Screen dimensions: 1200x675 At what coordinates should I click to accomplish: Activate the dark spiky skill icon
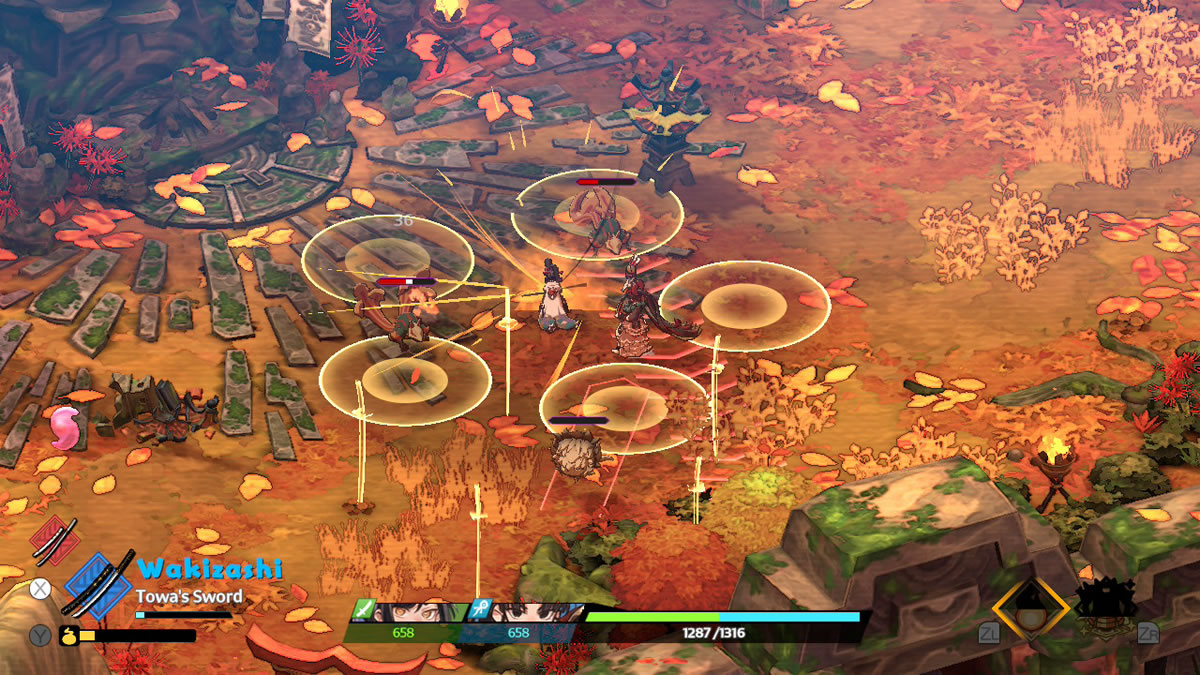point(1105,606)
